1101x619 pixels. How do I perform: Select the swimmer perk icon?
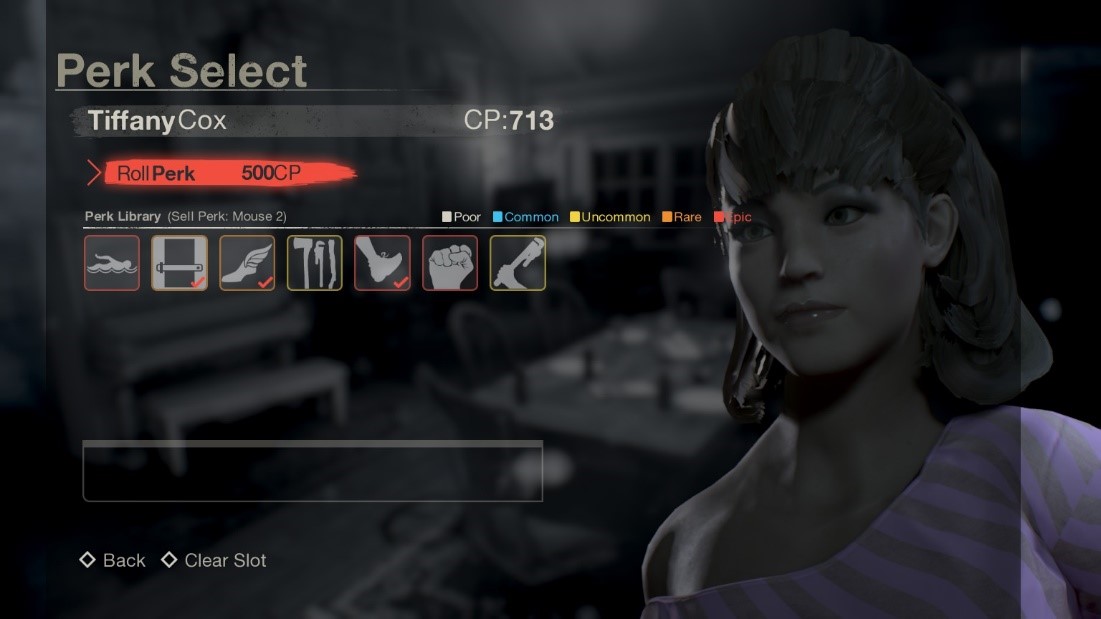click(x=112, y=263)
